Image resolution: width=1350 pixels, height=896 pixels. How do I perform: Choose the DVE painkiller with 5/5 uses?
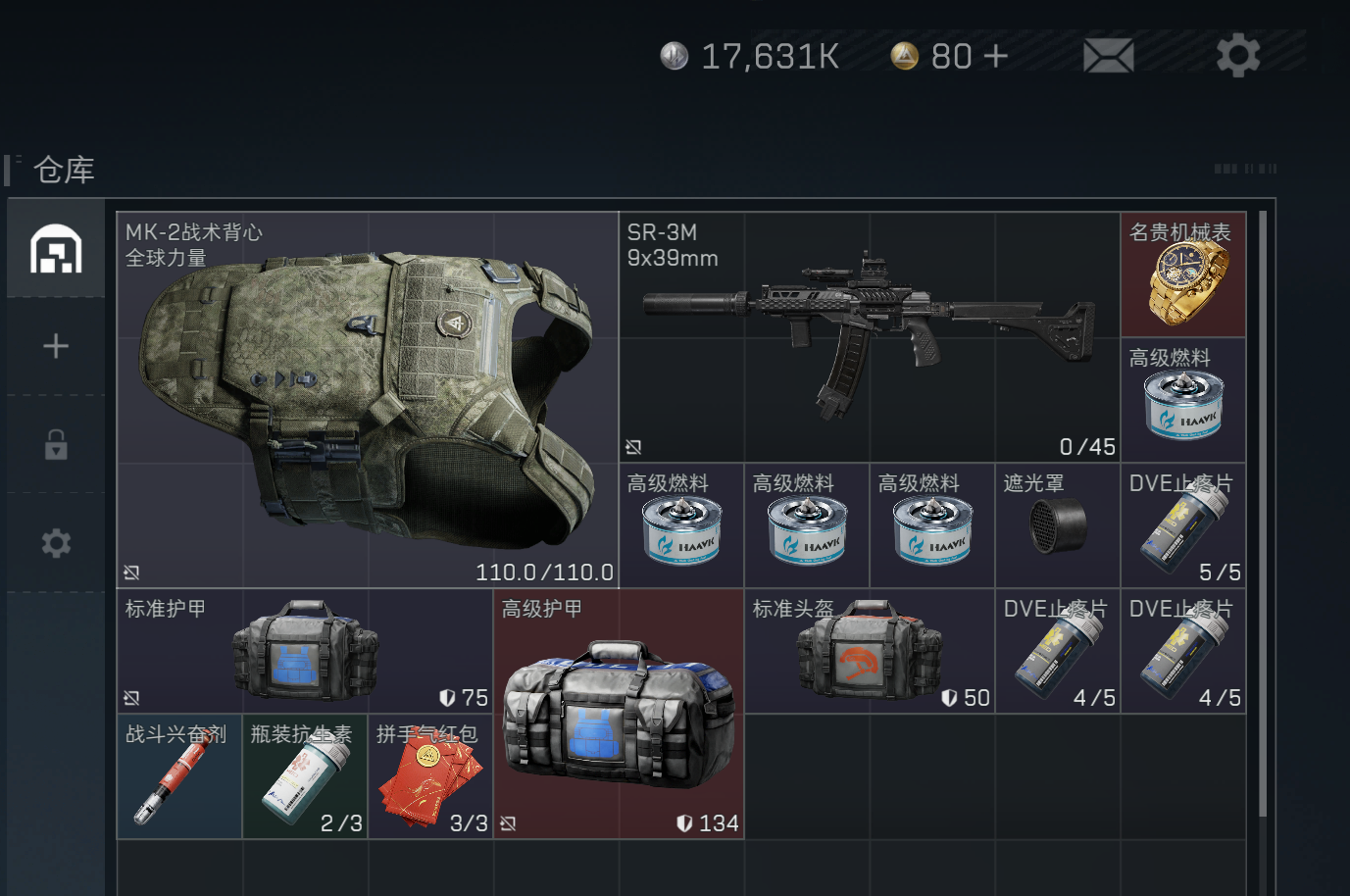1183,526
